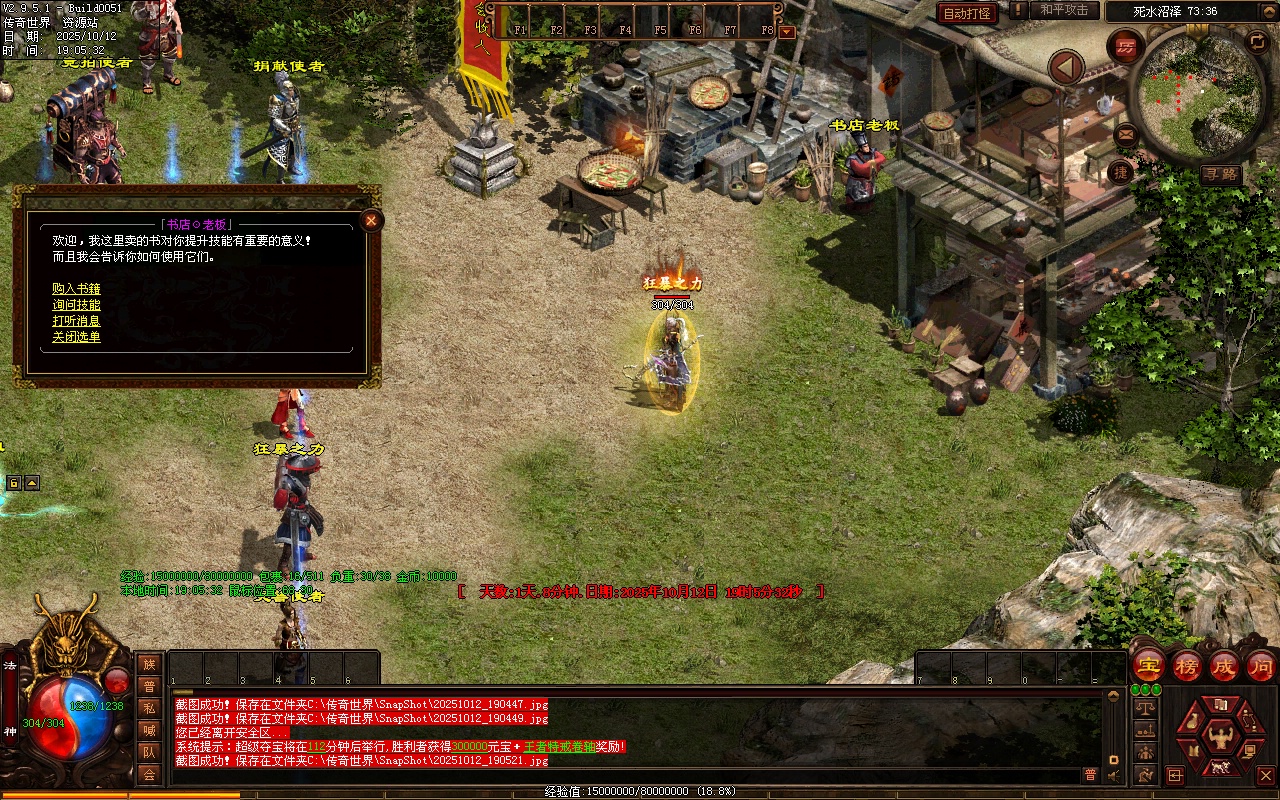Open the envelope mail icon
Viewport: 1280px width, 800px height.
click(x=1126, y=132)
